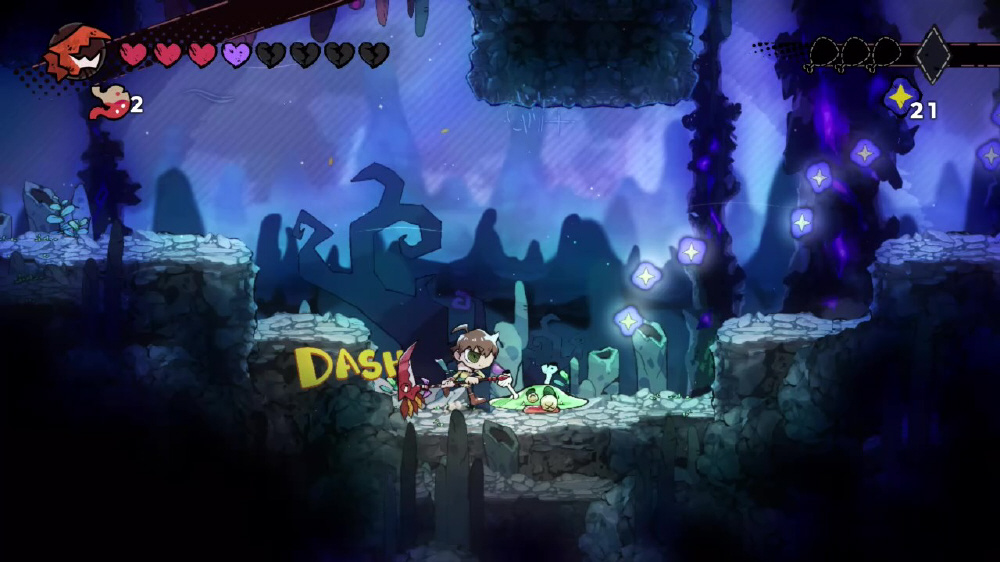Click the red-haired character portrait

click(x=78, y=52)
